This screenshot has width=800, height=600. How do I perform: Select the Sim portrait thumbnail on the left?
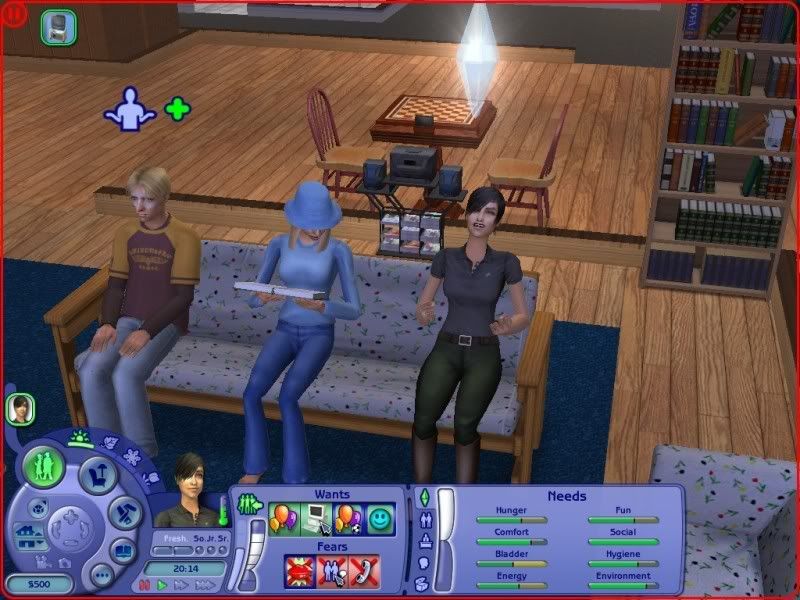point(20,408)
